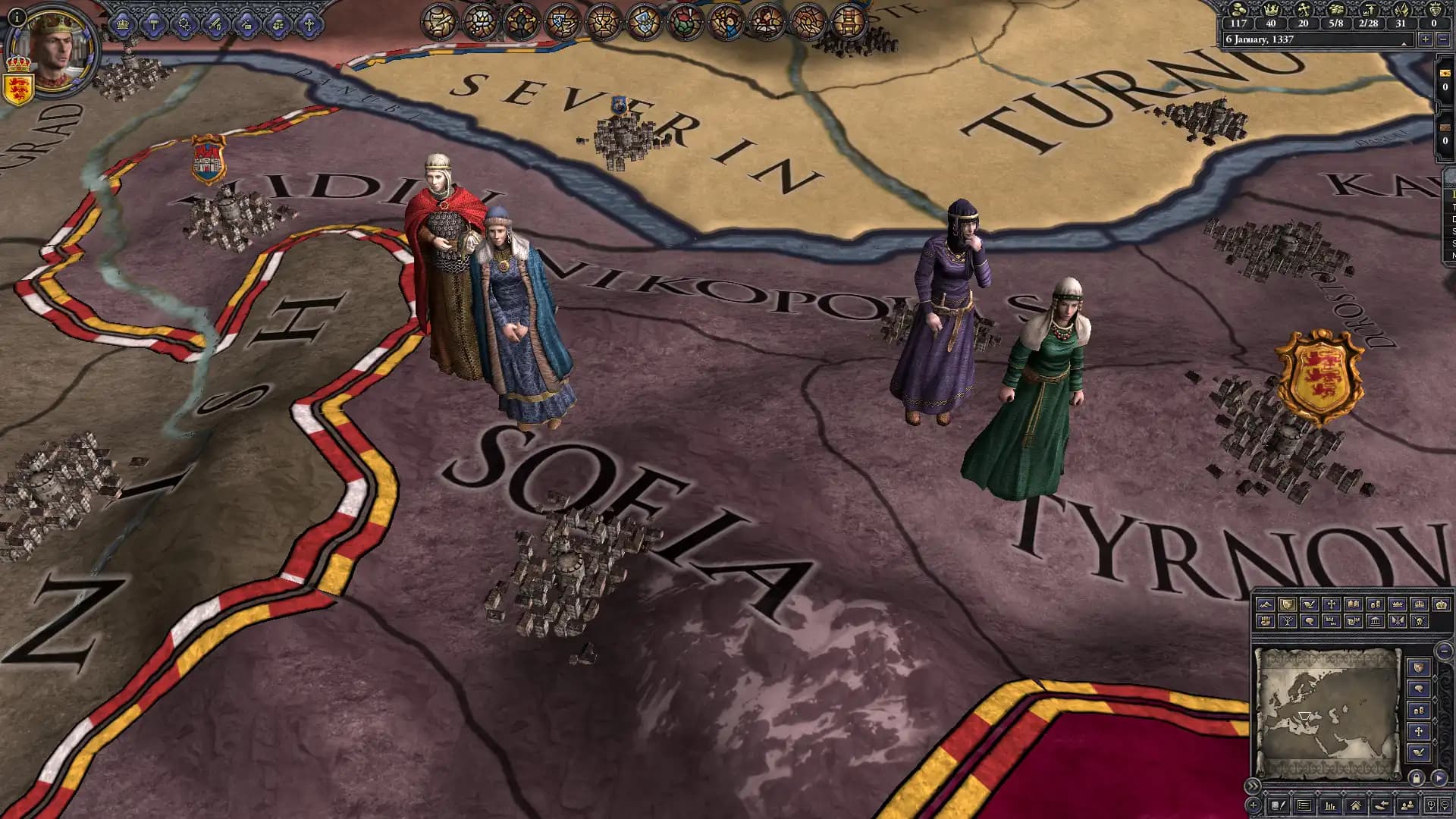
Task: Select the realms map mode shield icon
Action: (1287, 604)
